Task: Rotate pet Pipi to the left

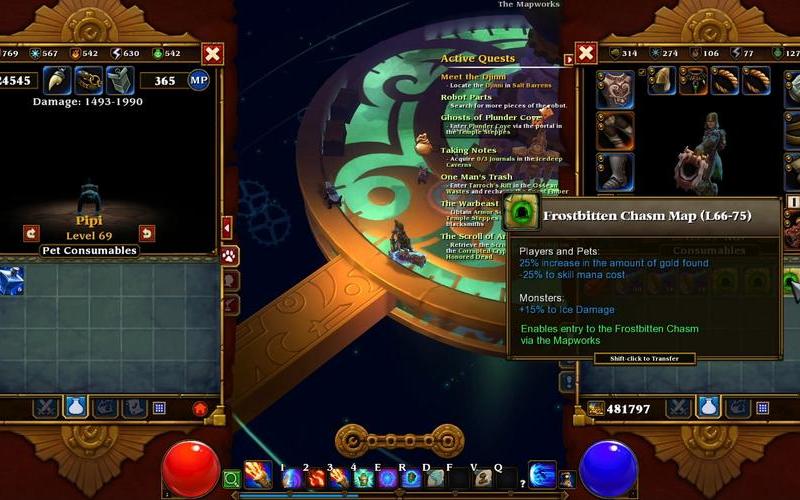Action: (x=30, y=233)
